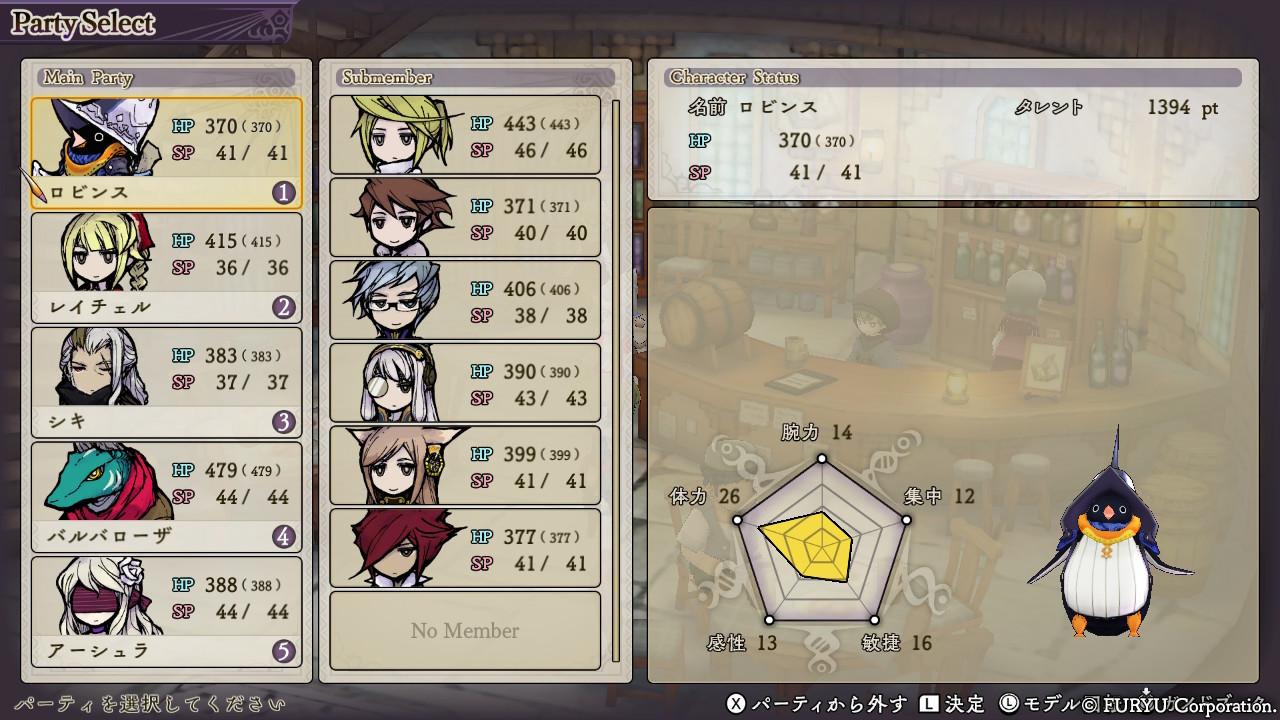Select バルバローザ the lizard character
Image resolution: width=1280 pixels, height=720 pixels.
[x=166, y=496]
